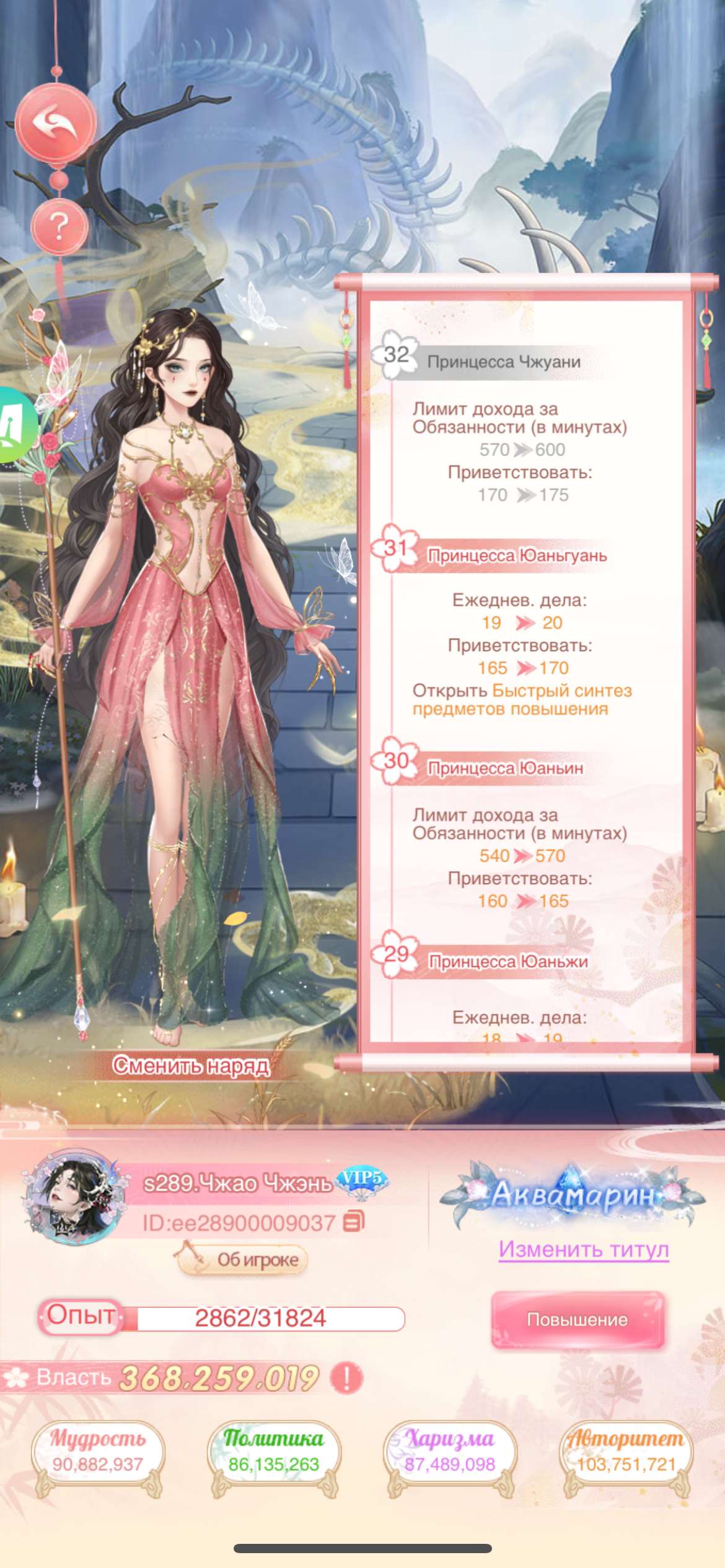This screenshot has height=1568, width=725.
Task: Tap the Сменить наряд outfit button
Action: pyautogui.click(x=191, y=1066)
